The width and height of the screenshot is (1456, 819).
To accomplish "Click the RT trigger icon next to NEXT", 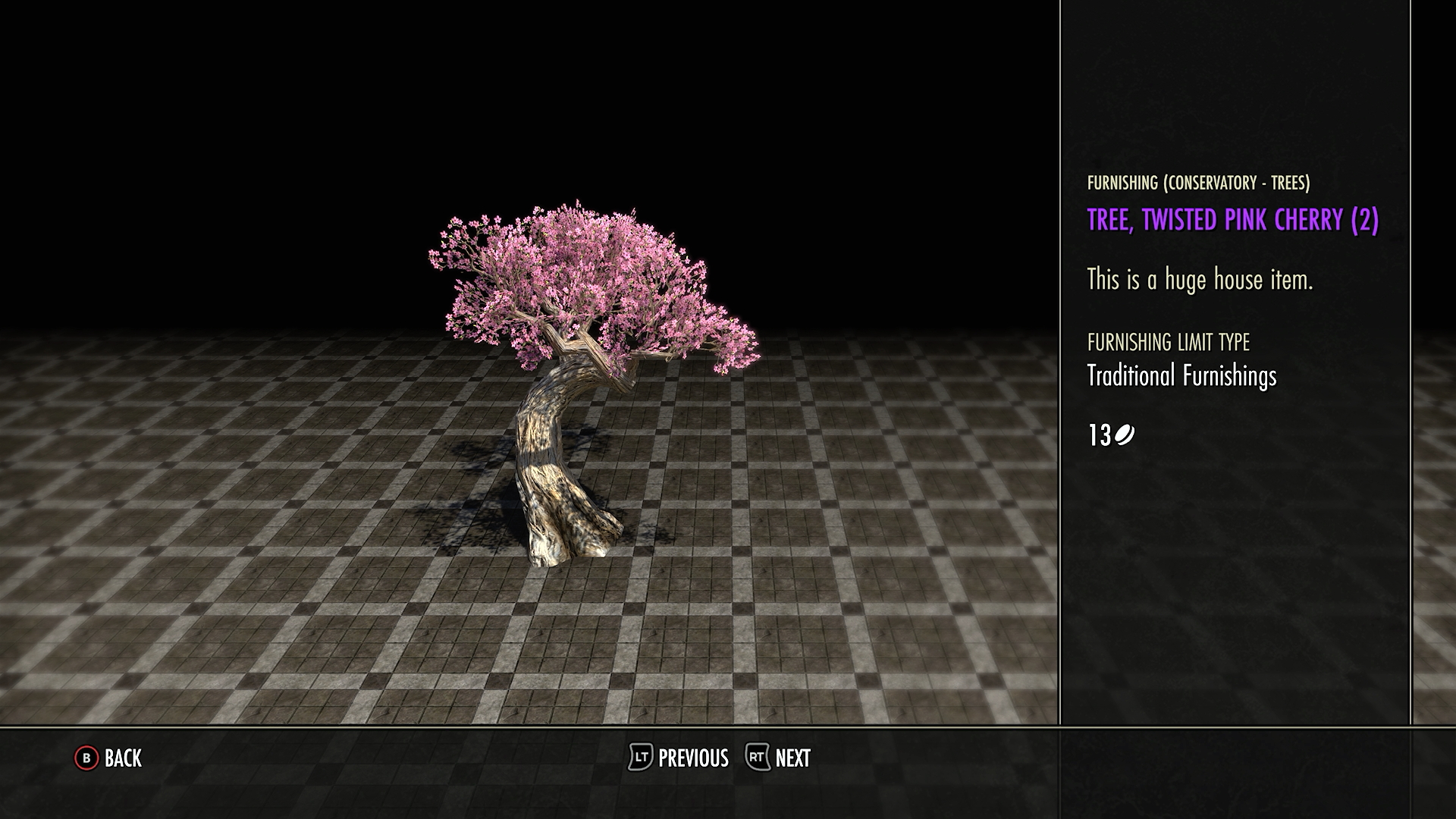I will click(x=757, y=758).
